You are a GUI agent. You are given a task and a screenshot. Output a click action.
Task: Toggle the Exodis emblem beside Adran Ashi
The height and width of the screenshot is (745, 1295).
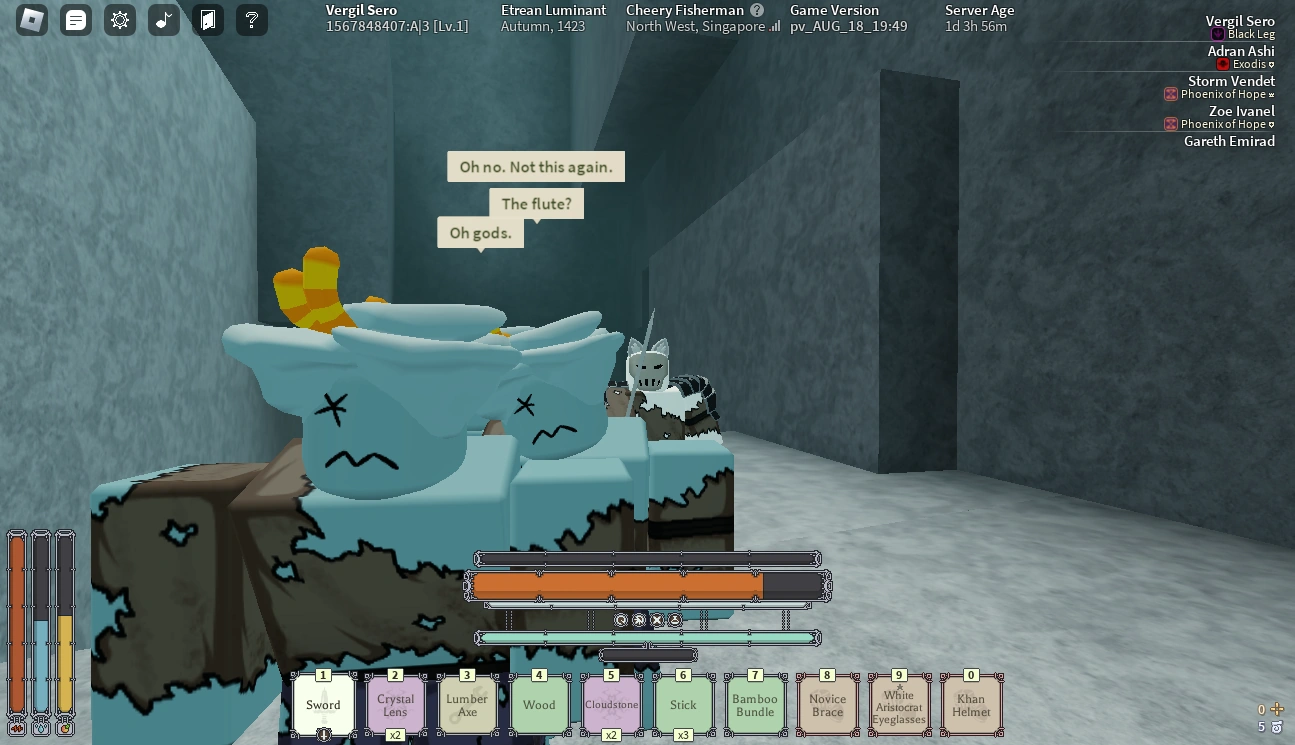[1222, 63]
